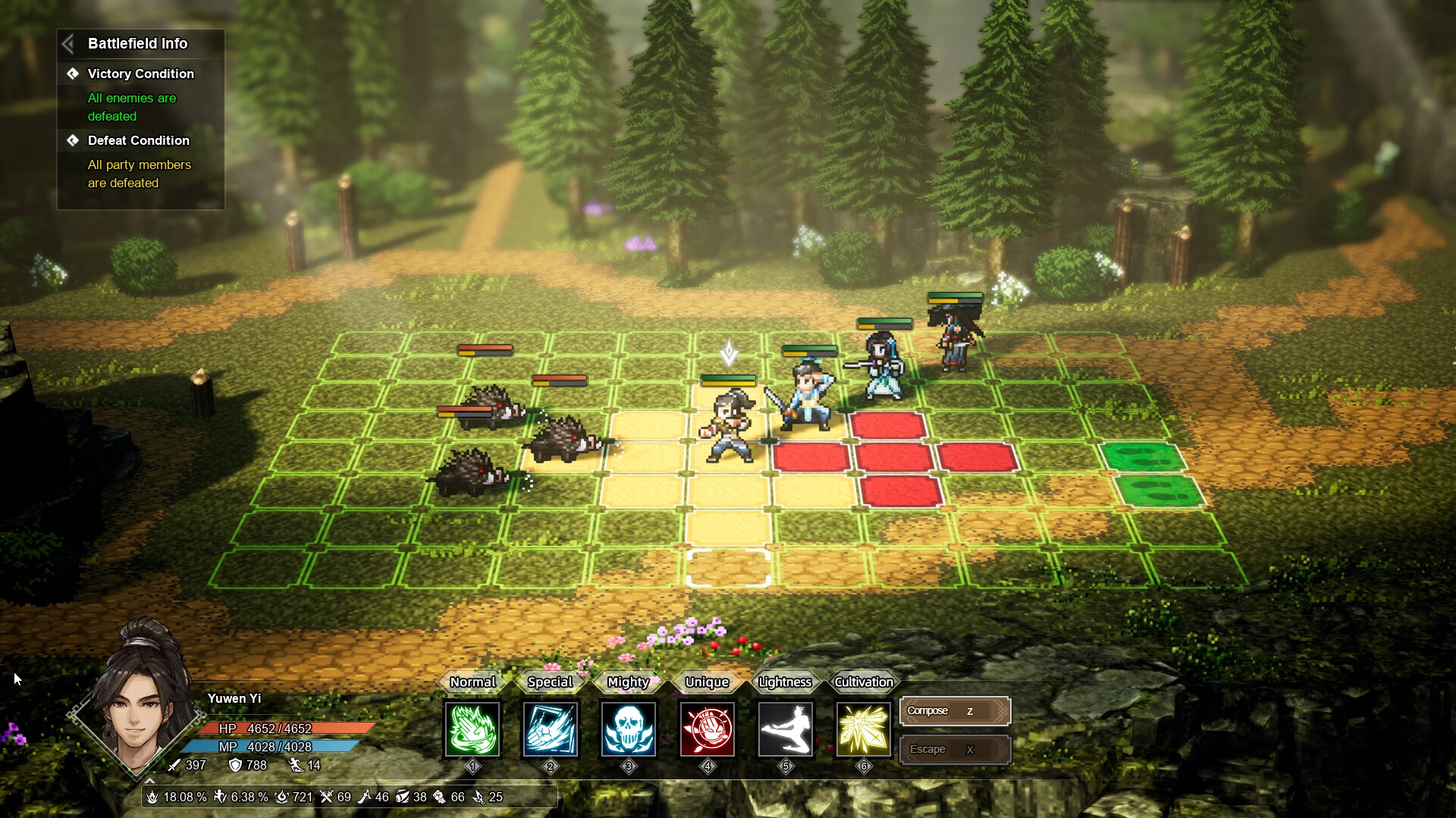
Task: Activate the yellow Cultivation skill icon
Action: coord(864,729)
